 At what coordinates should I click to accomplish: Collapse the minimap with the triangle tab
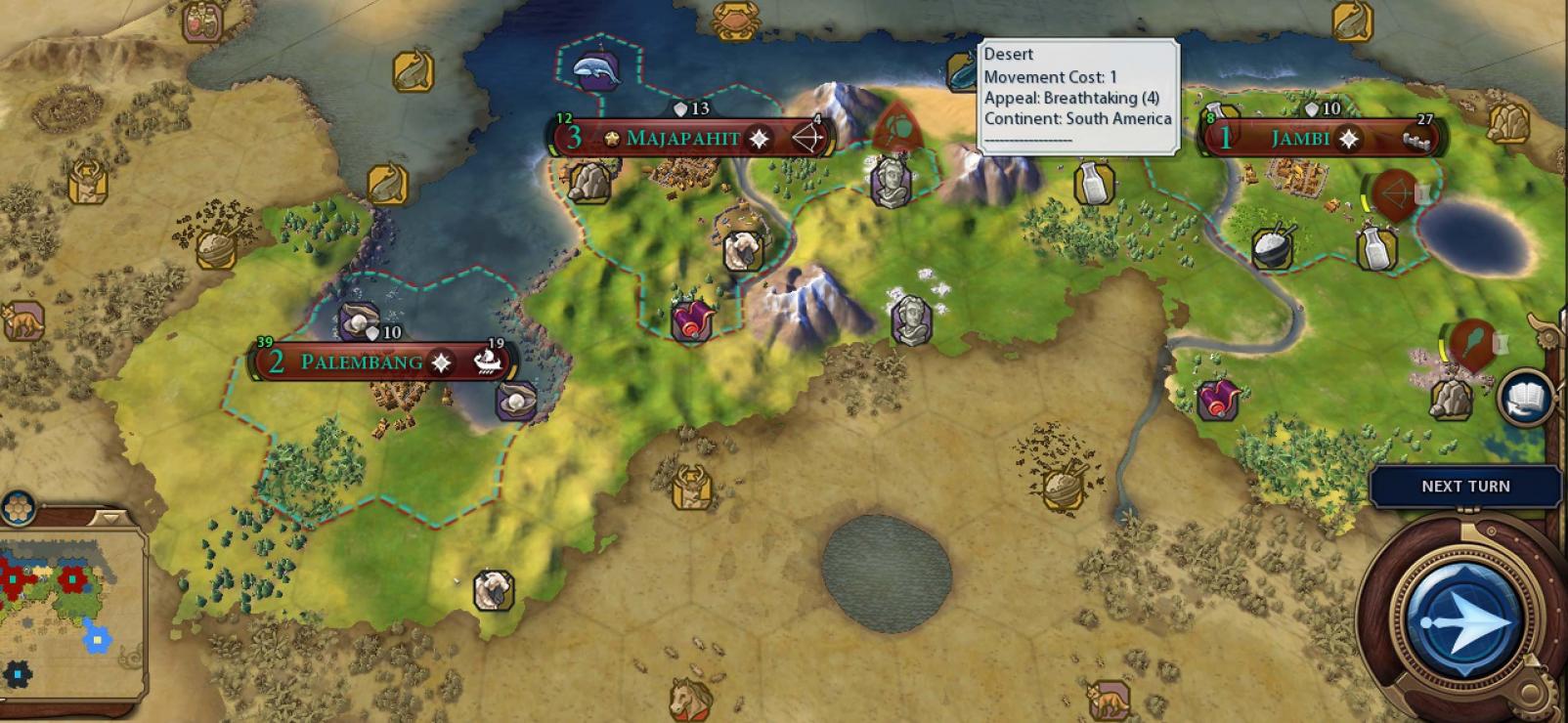click(x=109, y=515)
